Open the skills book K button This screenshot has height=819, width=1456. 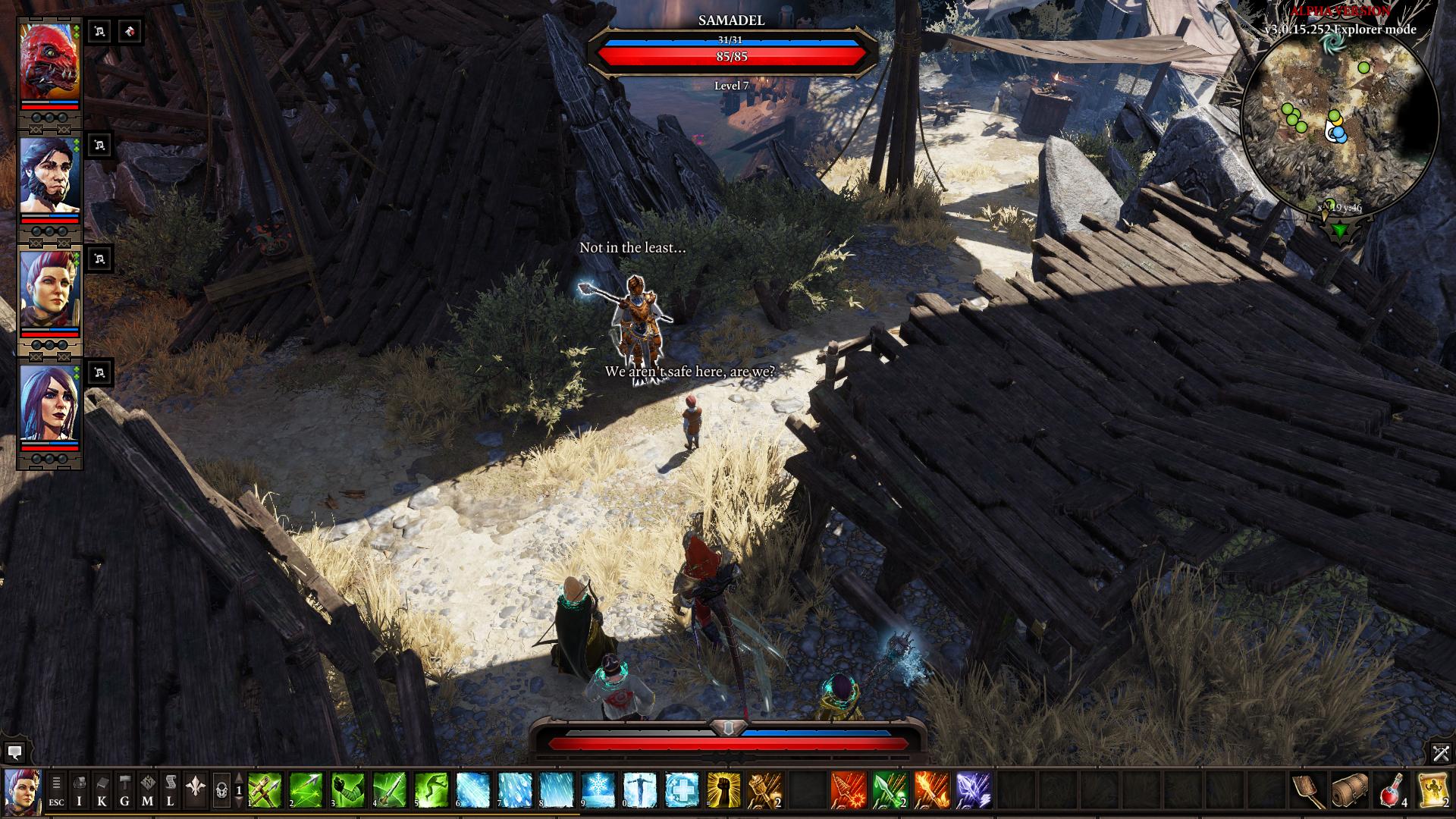[102, 790]
